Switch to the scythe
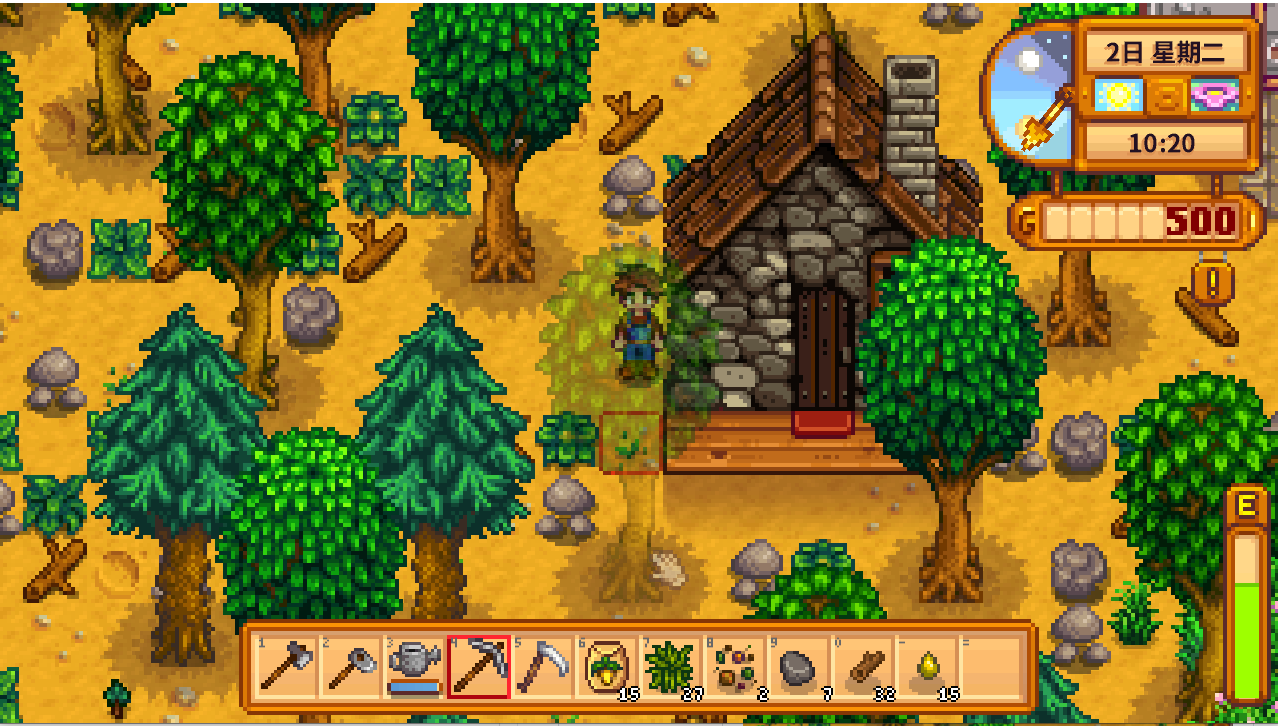 [542, 667]
